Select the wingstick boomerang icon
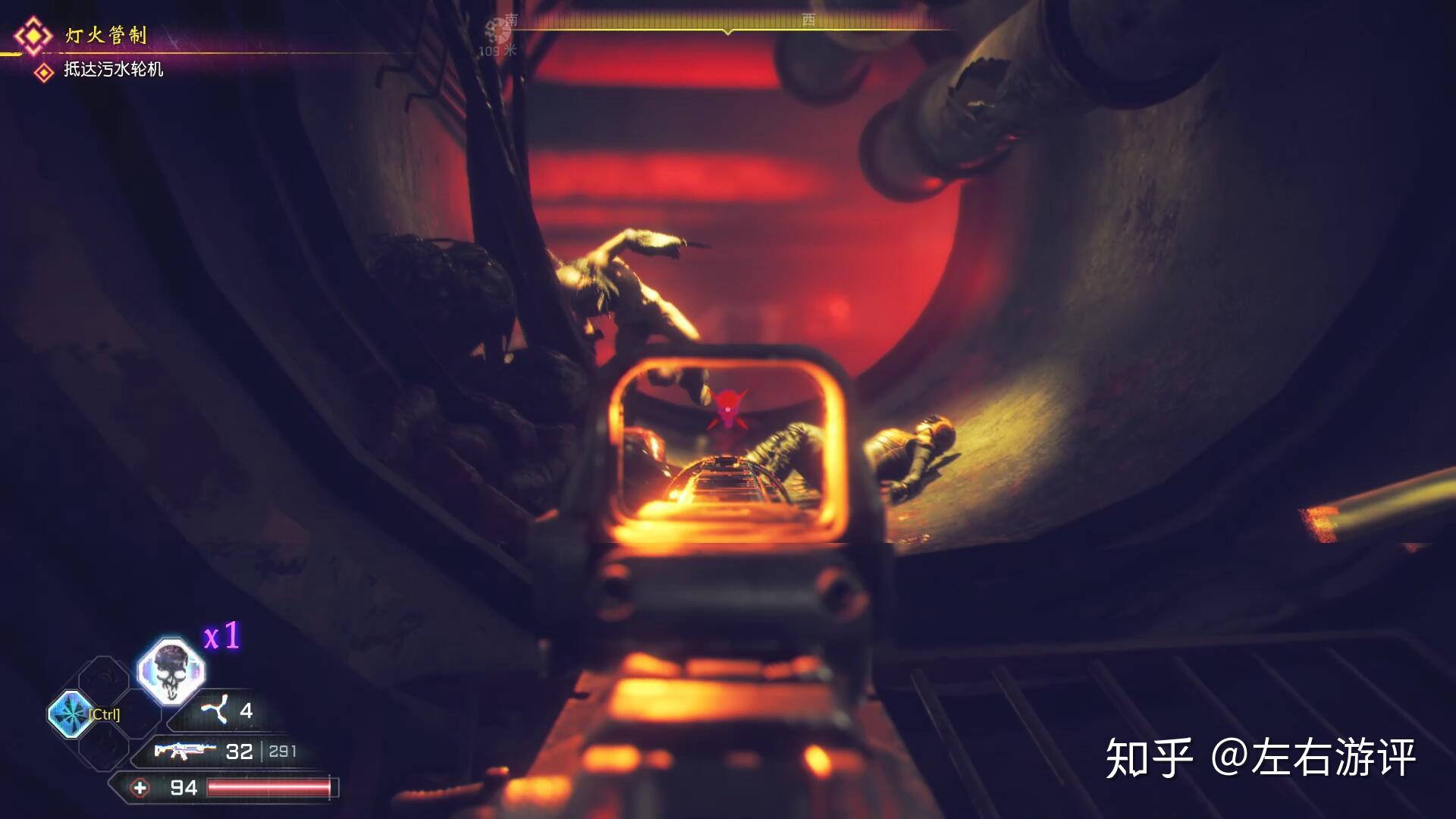The image size is (1456, 819). click(x=215, y=711)
